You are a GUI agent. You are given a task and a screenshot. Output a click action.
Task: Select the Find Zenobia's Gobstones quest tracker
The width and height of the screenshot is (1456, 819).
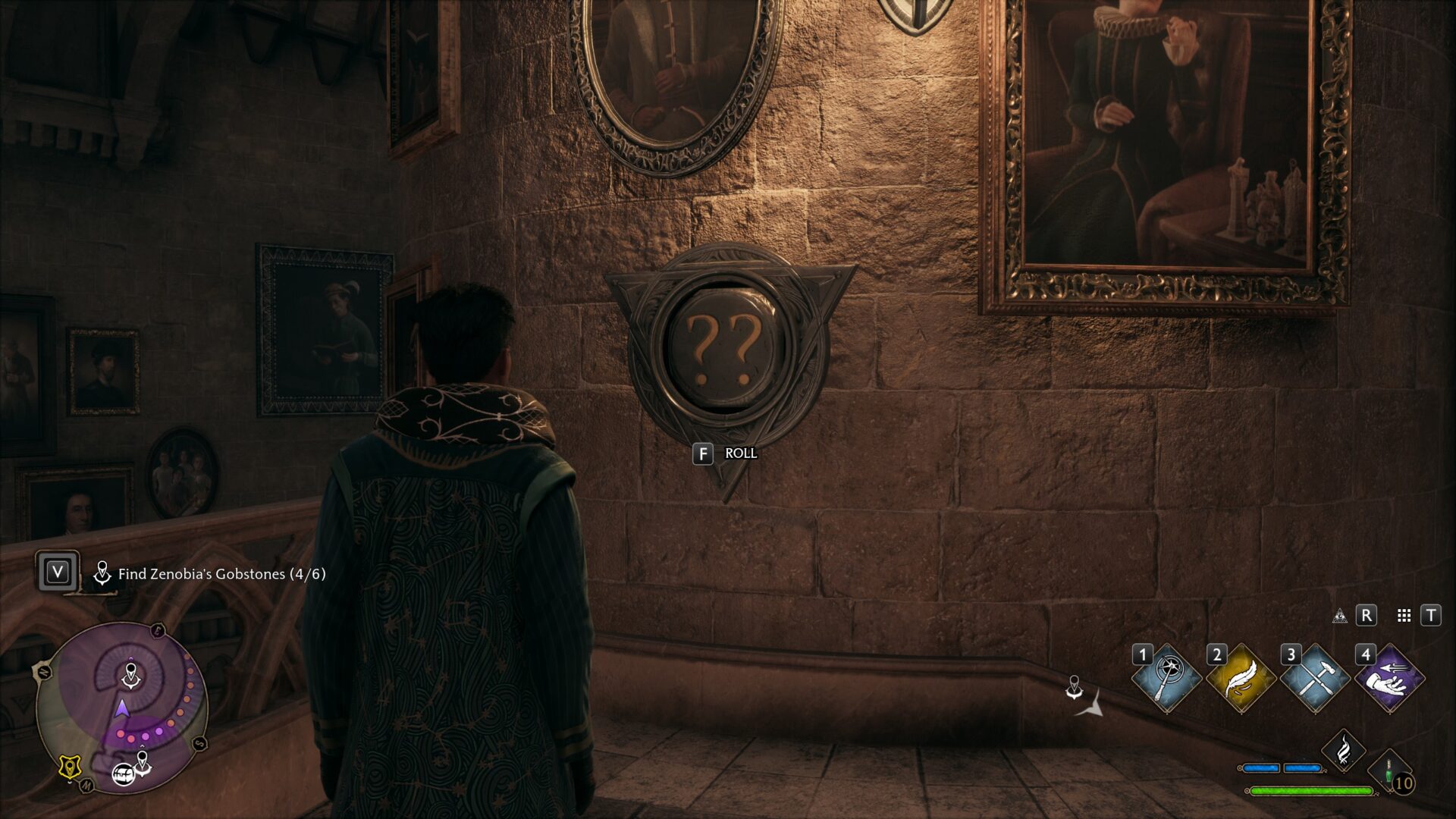[x=221, y=574]
